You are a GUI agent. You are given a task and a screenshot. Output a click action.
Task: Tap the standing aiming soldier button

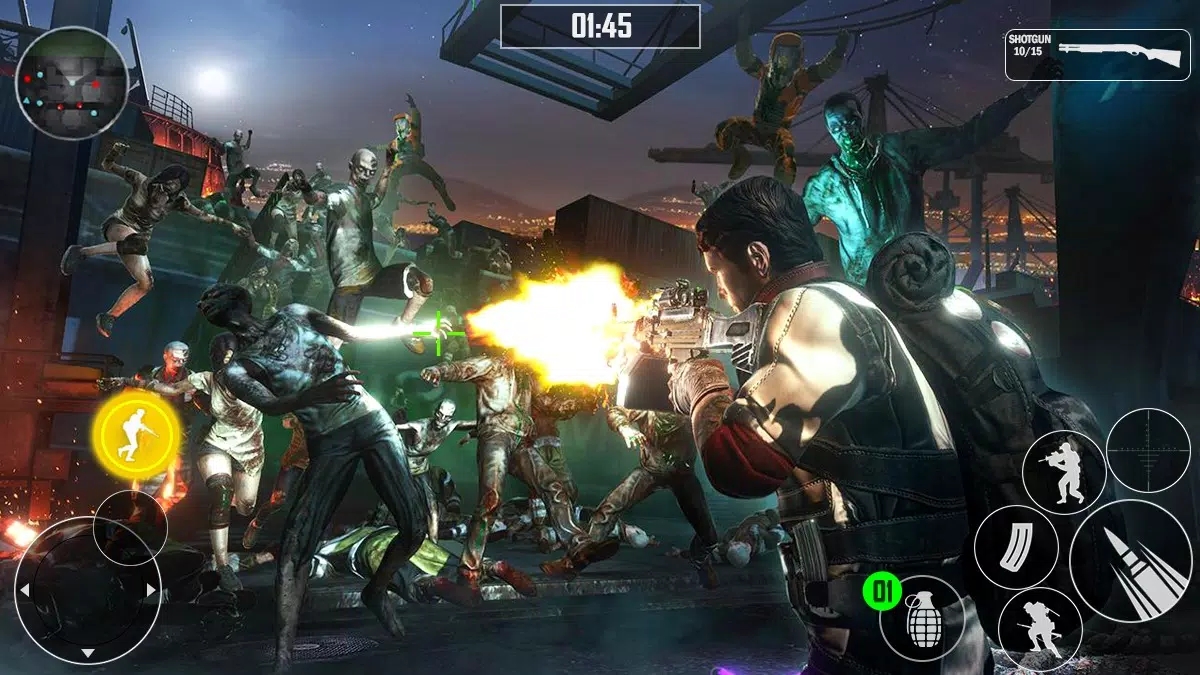click(1063, 472)
